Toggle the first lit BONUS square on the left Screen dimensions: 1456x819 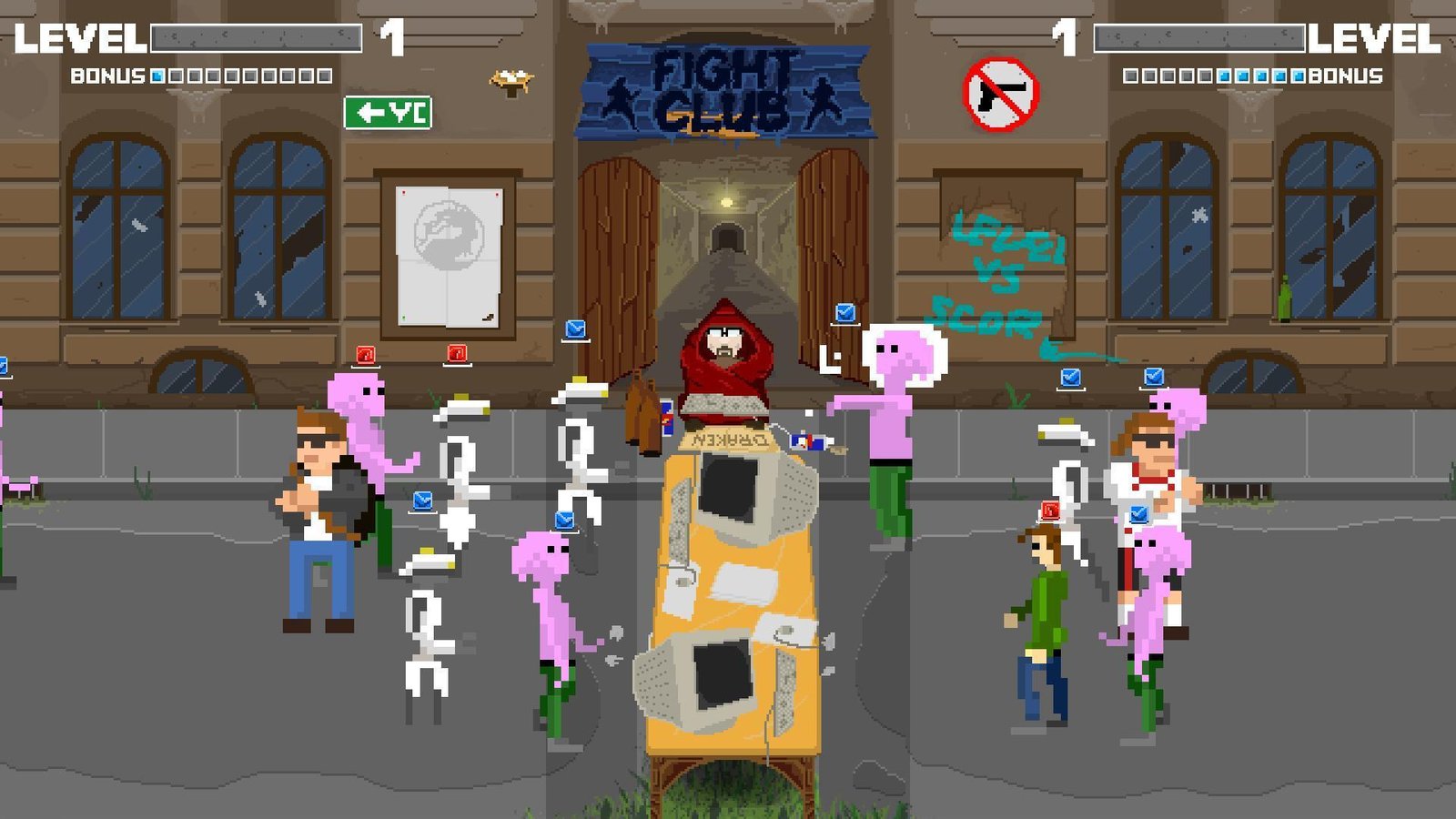[x=157, y=76]
